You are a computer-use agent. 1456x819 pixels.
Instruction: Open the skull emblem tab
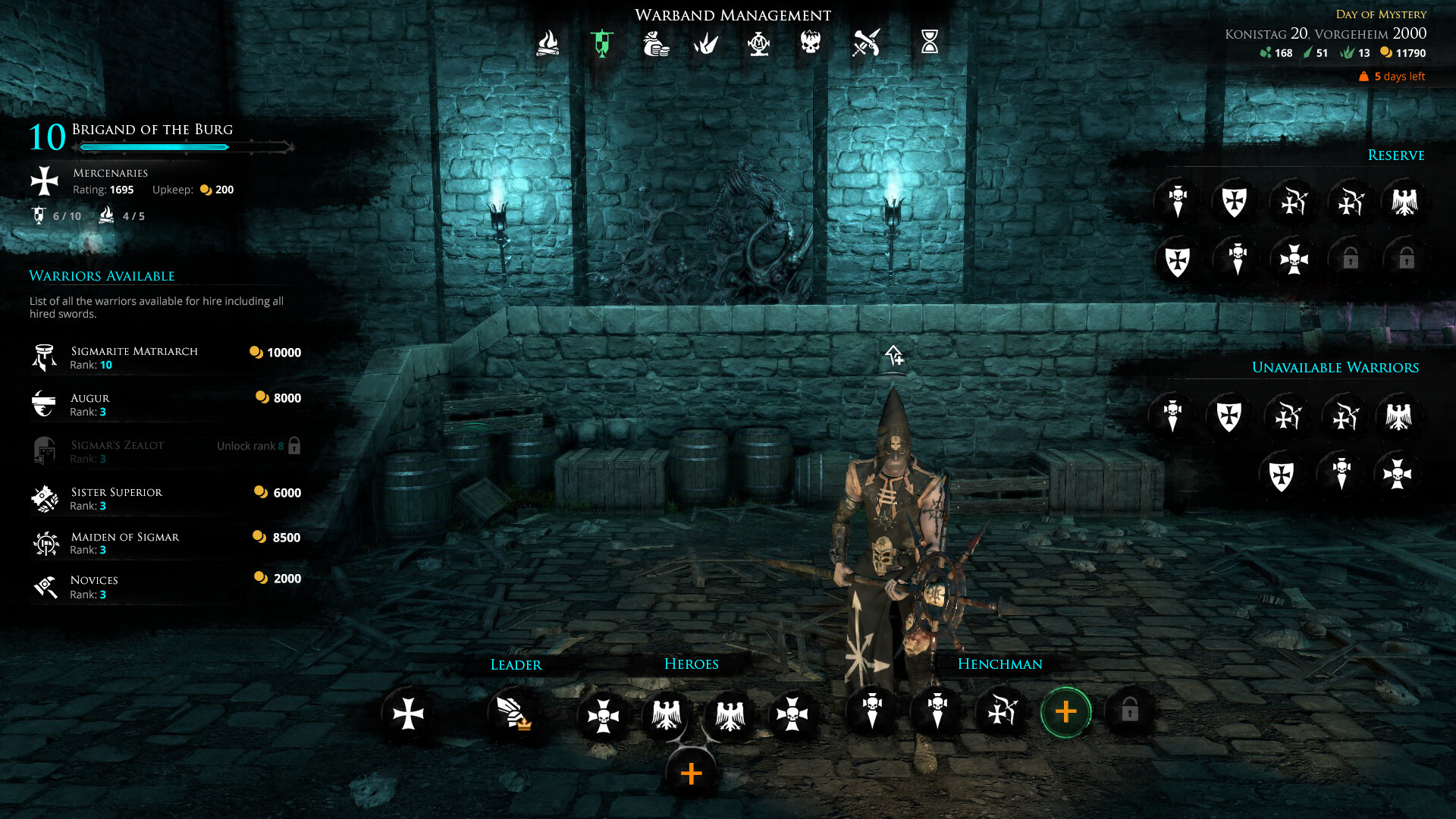(811, 42)
